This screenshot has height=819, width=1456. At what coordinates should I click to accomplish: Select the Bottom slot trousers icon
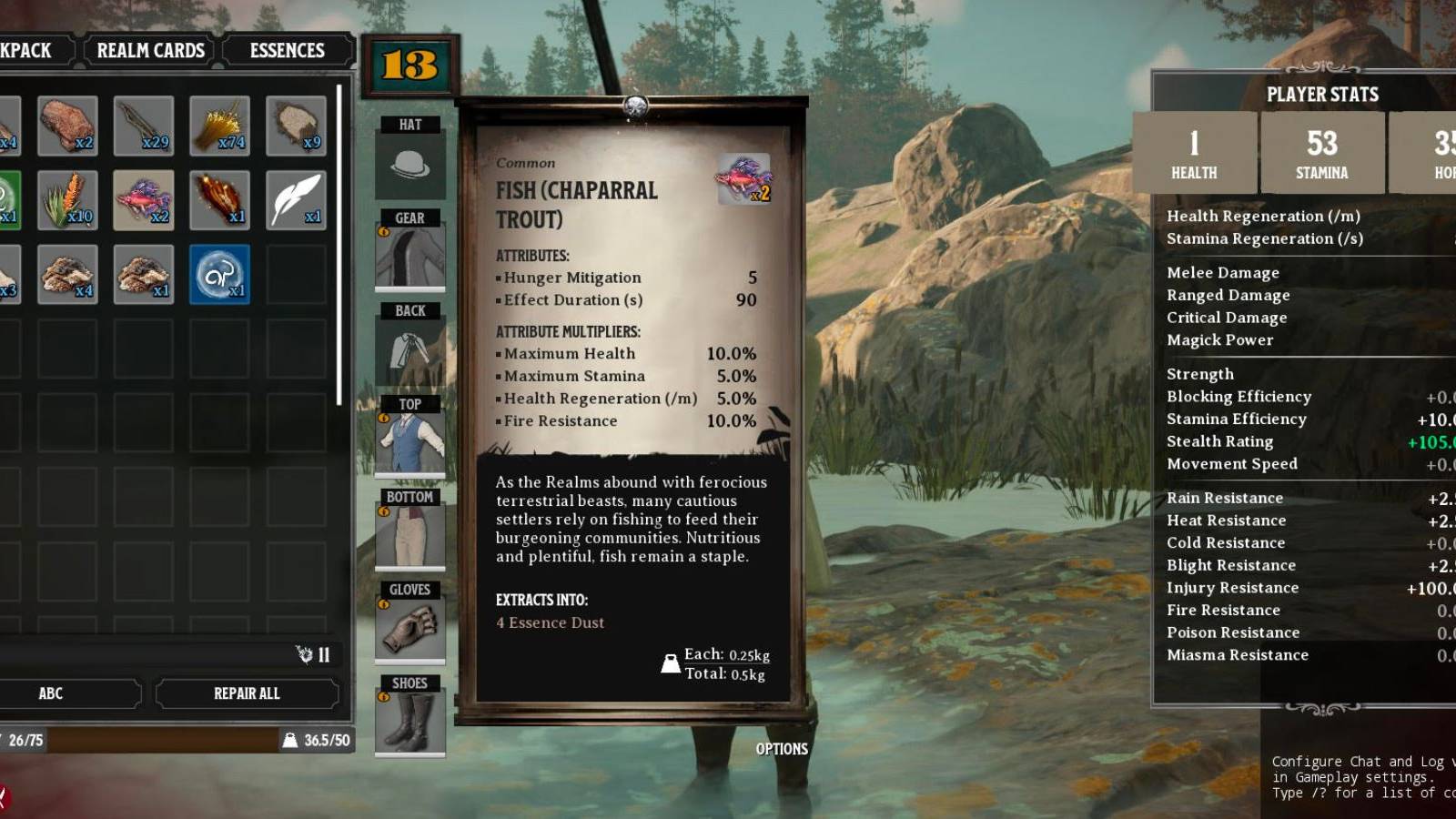pos(410,535)
